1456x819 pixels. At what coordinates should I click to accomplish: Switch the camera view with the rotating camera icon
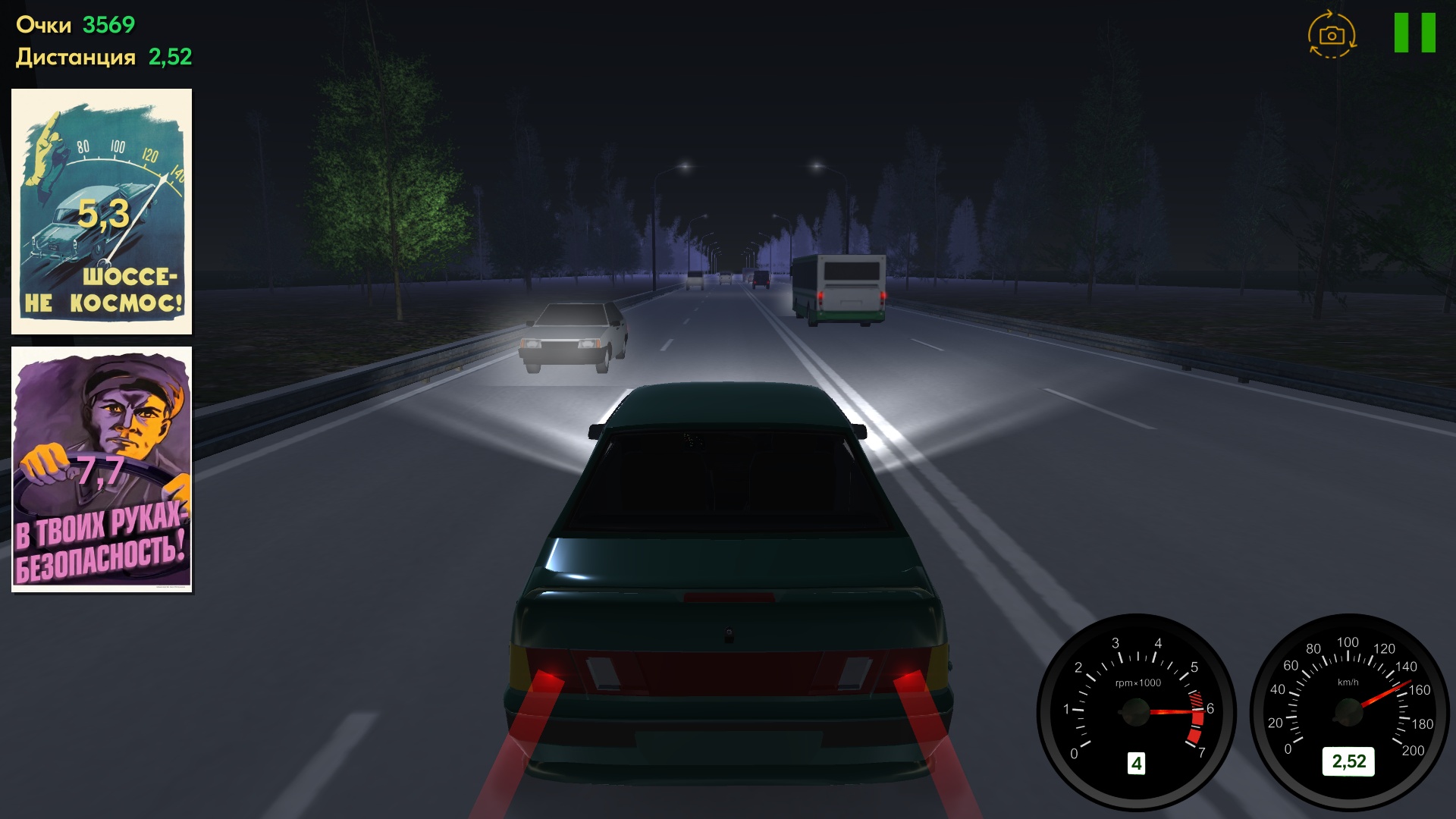[x=1332, y=33]
